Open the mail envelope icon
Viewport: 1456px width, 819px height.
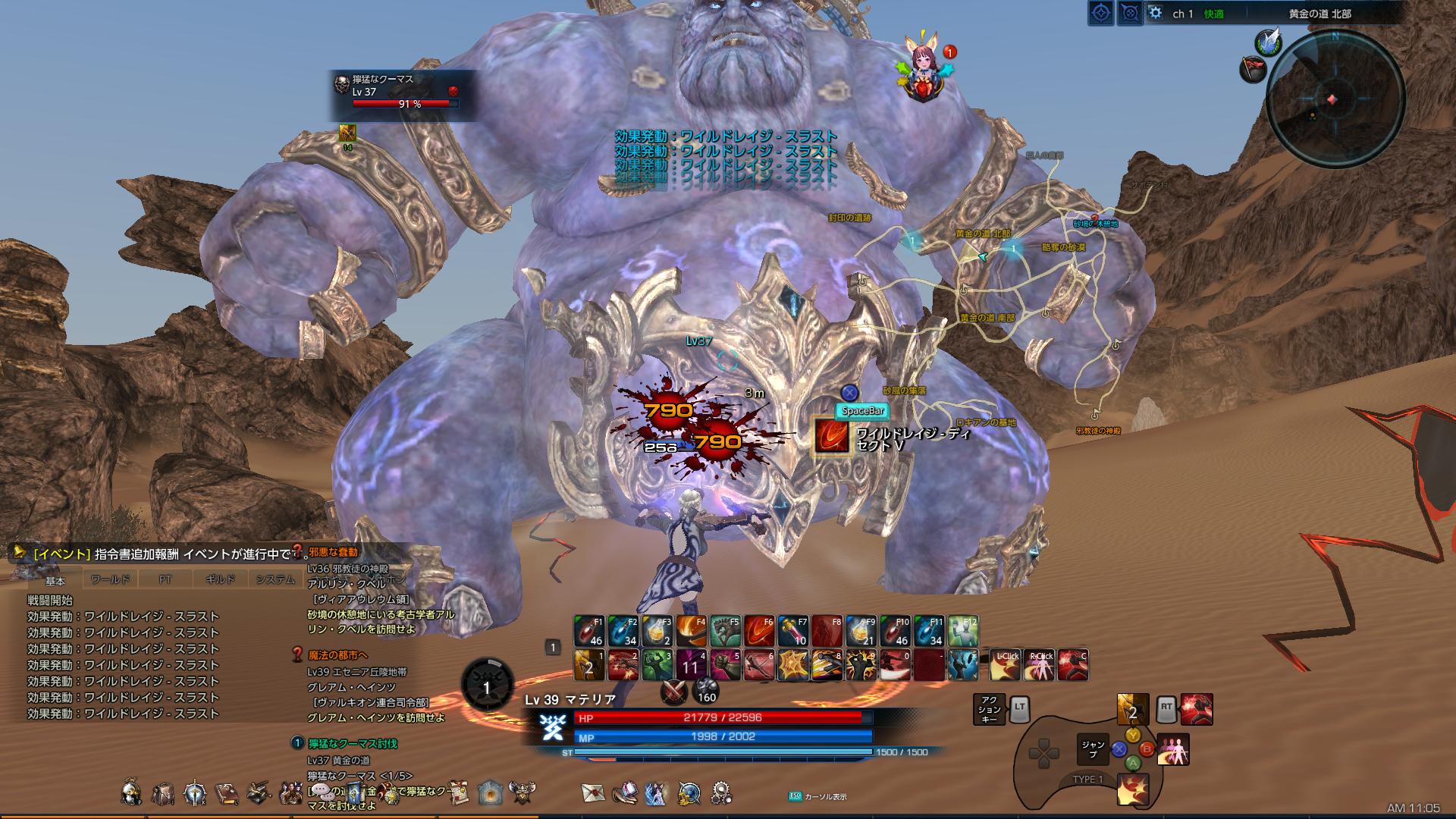coord(593,792)
